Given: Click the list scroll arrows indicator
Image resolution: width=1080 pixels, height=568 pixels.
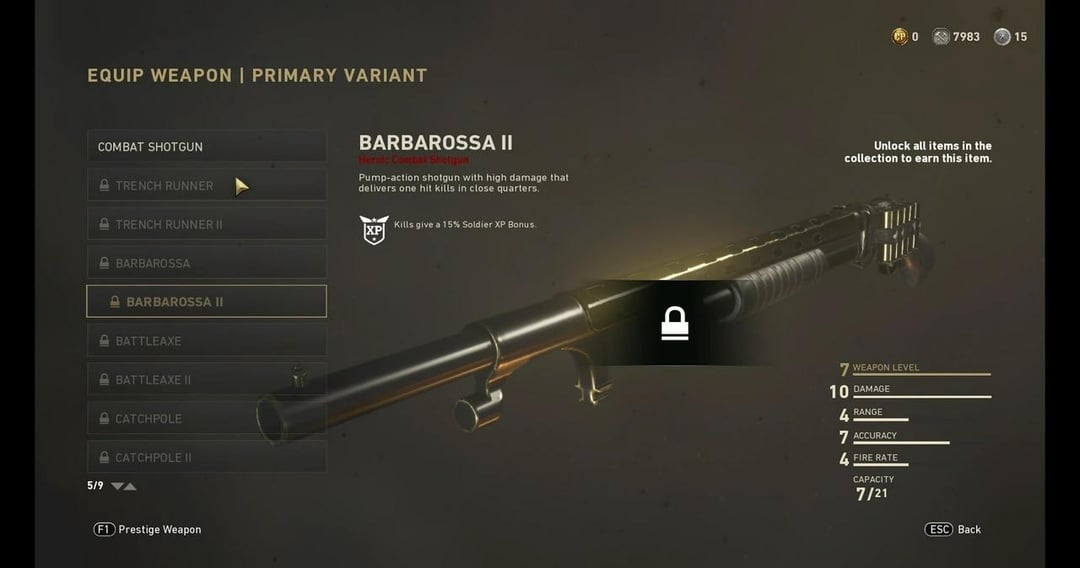Looking at the screenshot, I should tap(123, 486).
